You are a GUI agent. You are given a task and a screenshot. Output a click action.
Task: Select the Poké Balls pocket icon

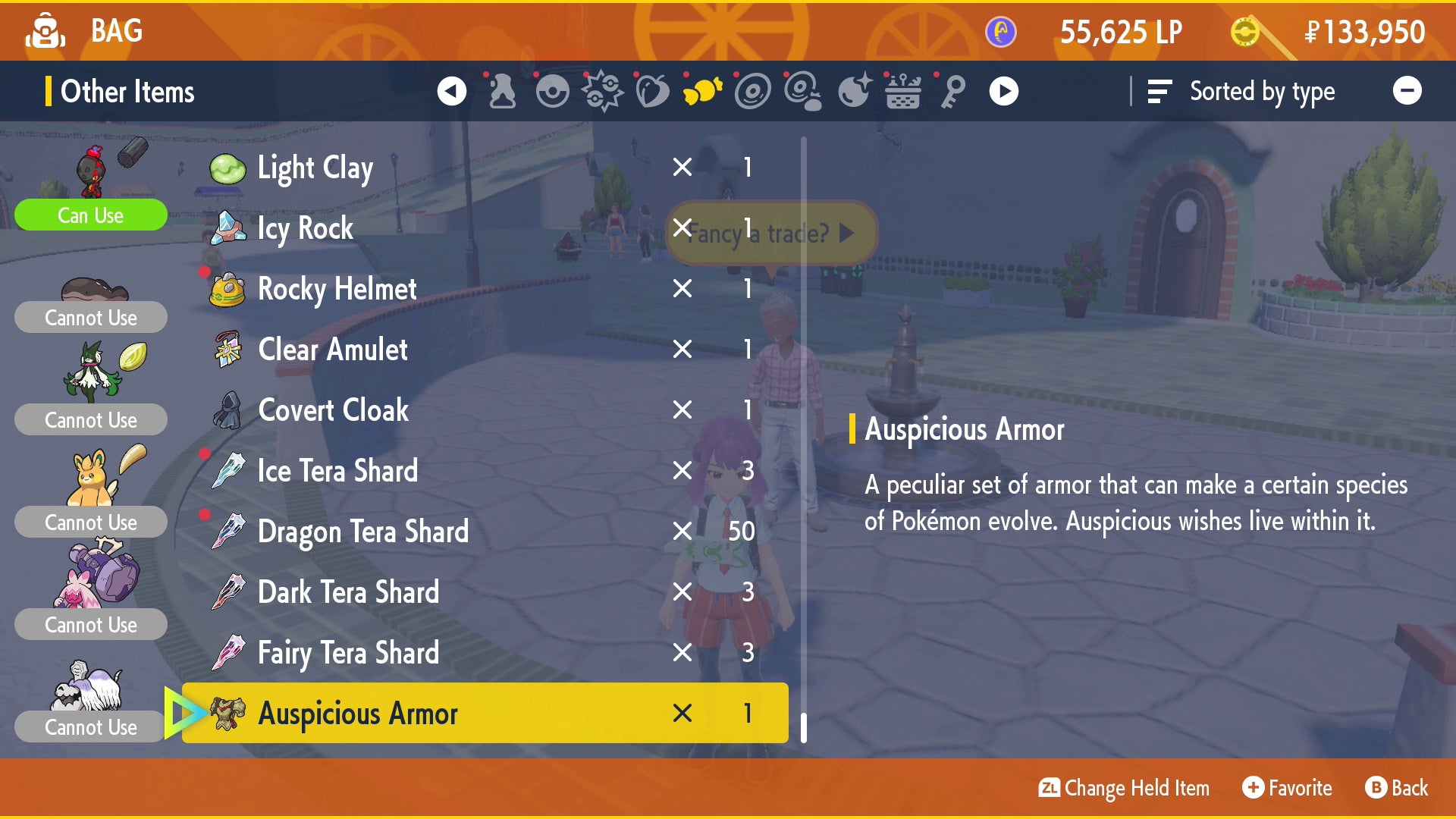[553, 91]
